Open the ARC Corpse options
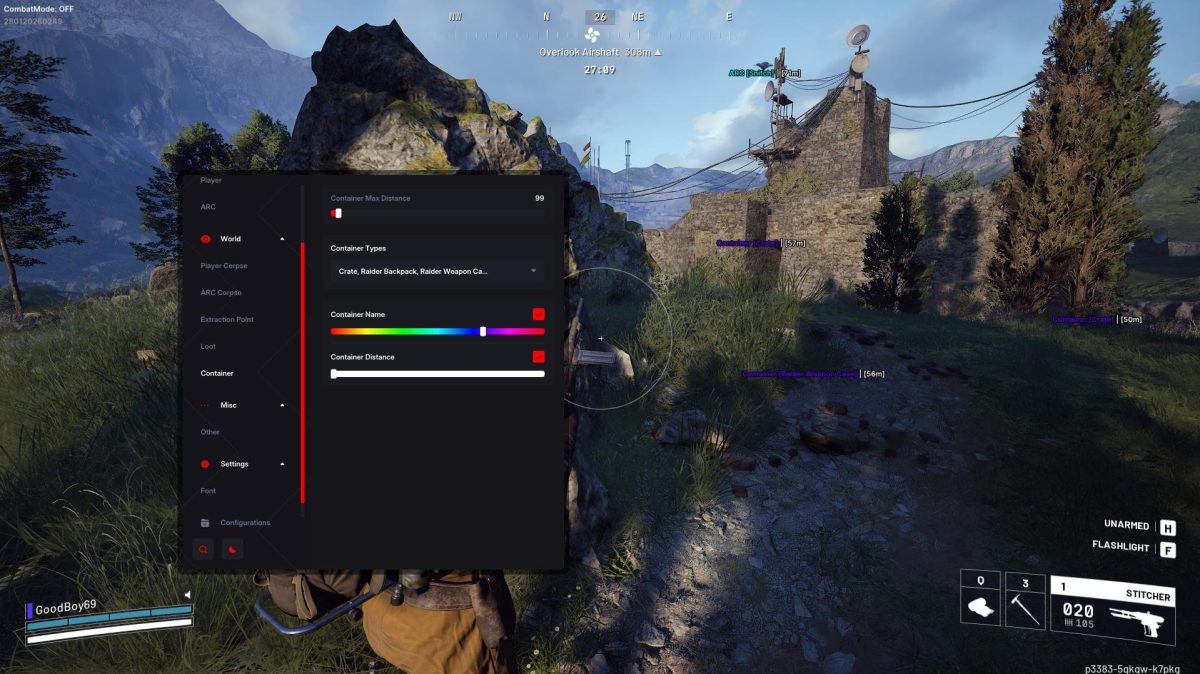 tap(221, 293)
